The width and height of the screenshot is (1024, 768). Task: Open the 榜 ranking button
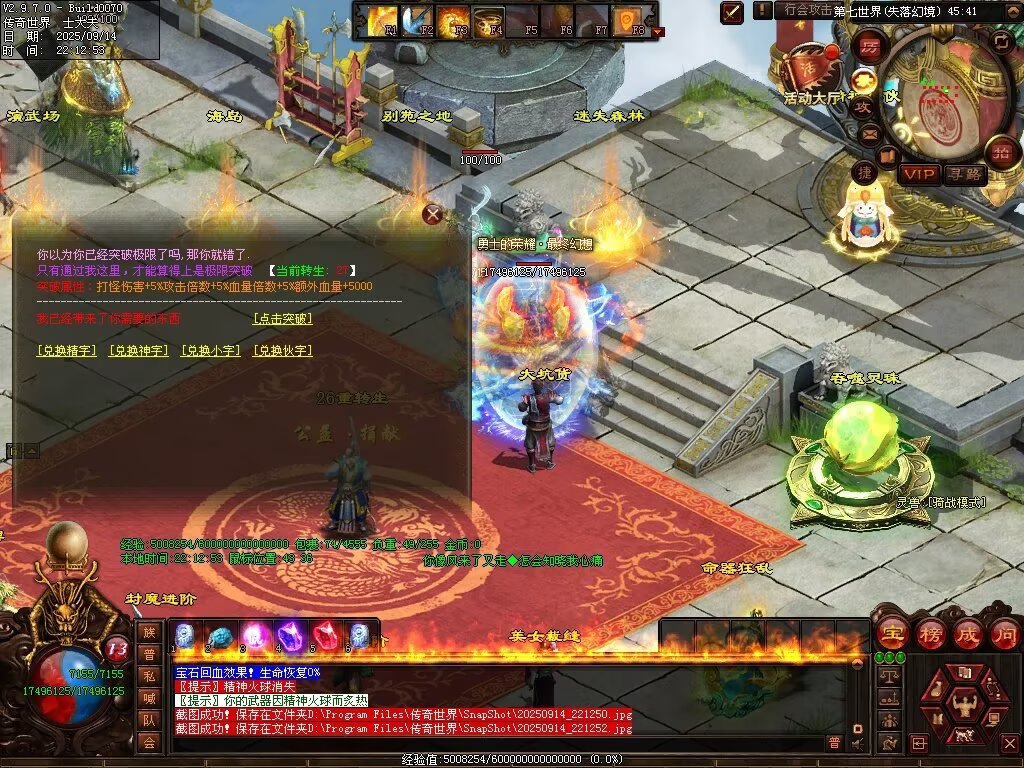click(x=931, y=633)
